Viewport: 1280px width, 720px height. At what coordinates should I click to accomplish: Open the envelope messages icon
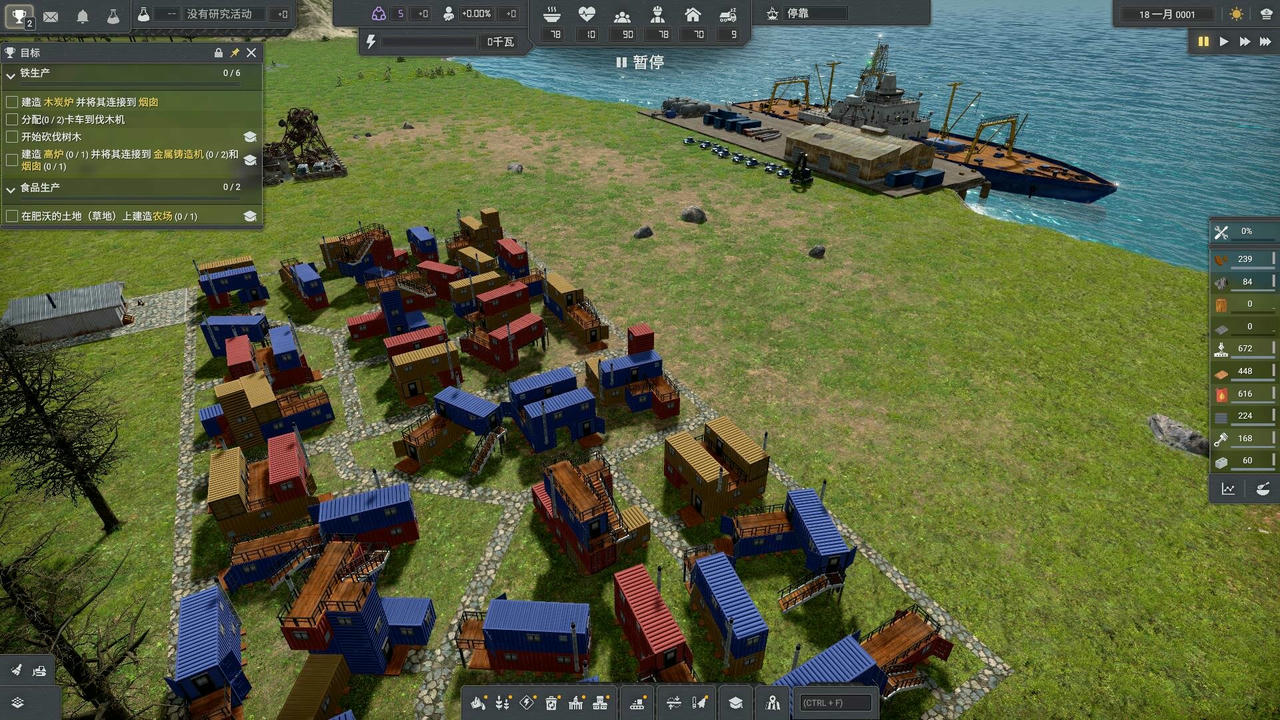coord(50,16)
